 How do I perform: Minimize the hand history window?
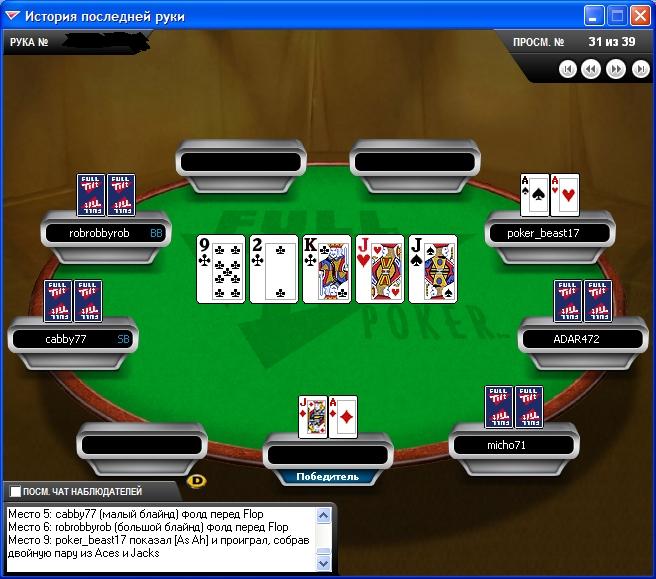tap(594, 16)
